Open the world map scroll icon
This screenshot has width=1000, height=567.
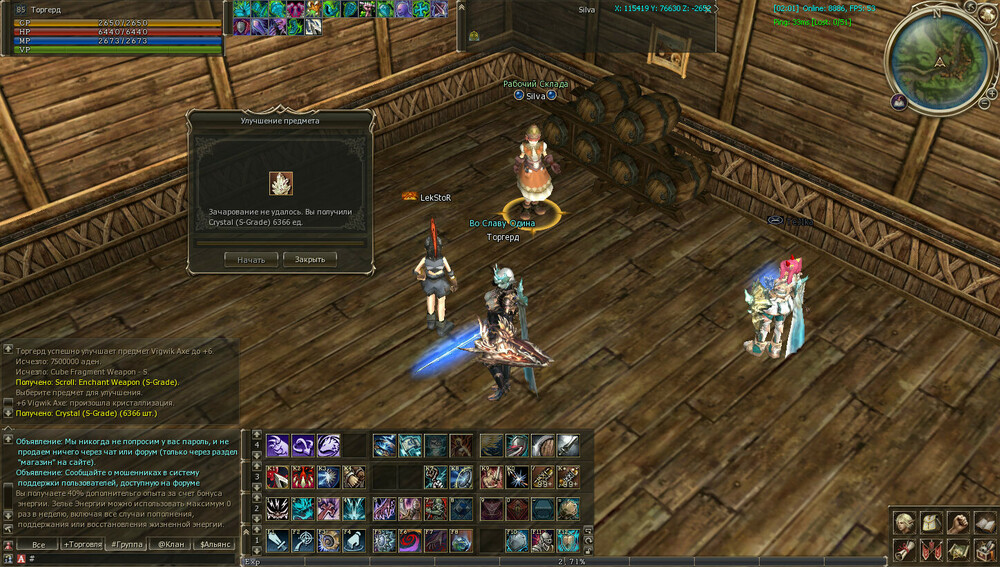tap(958, 549)
